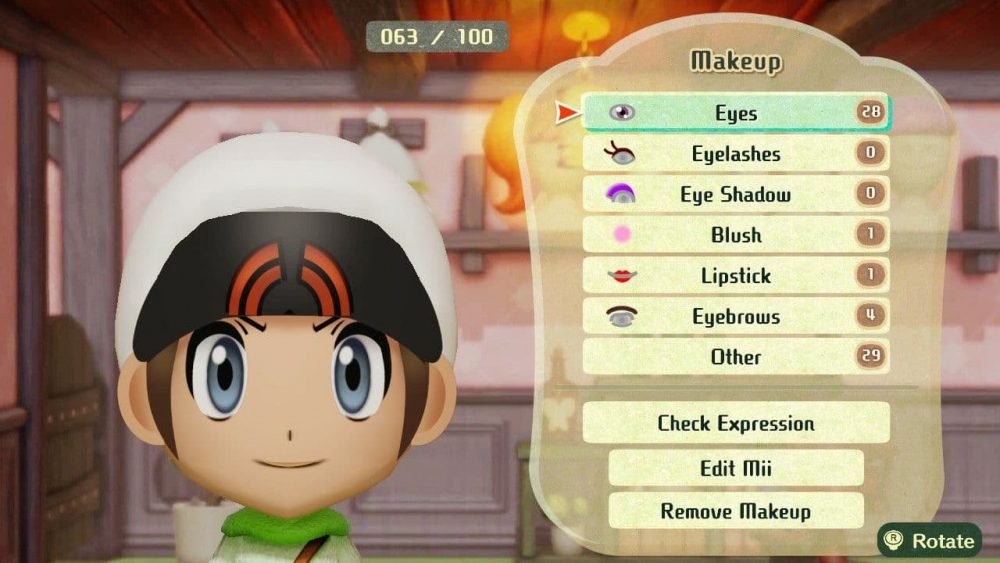This screenshot has height=563, width=1000.
Task: Pick the Eyebrows makeup category
Action: click(x=735, y=317)
